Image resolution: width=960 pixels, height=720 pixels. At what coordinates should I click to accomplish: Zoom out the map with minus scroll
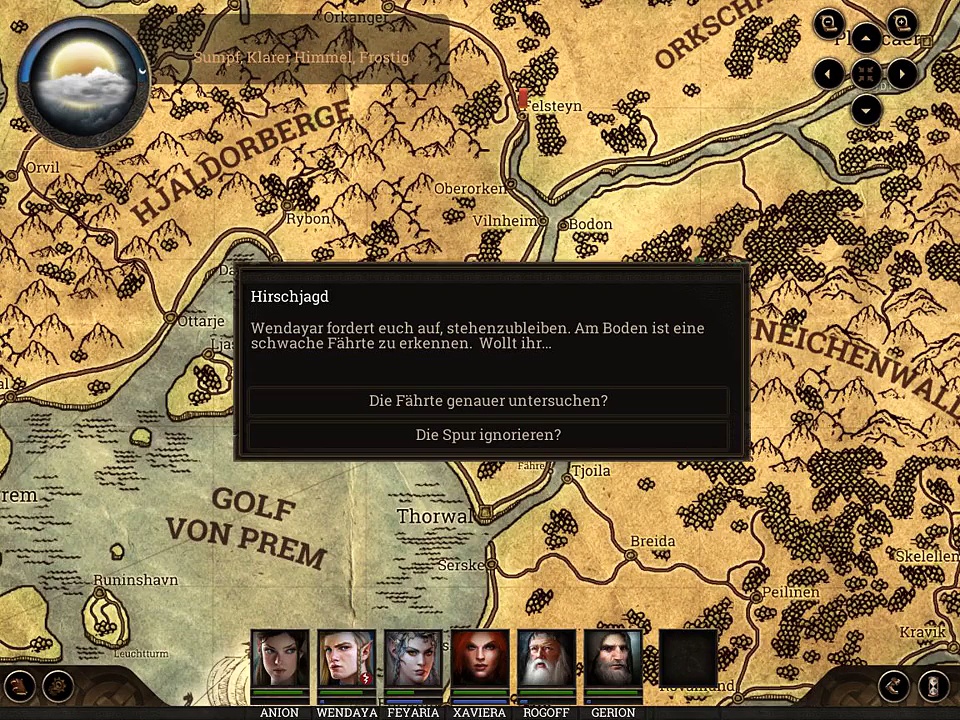(x=829, y=23)
